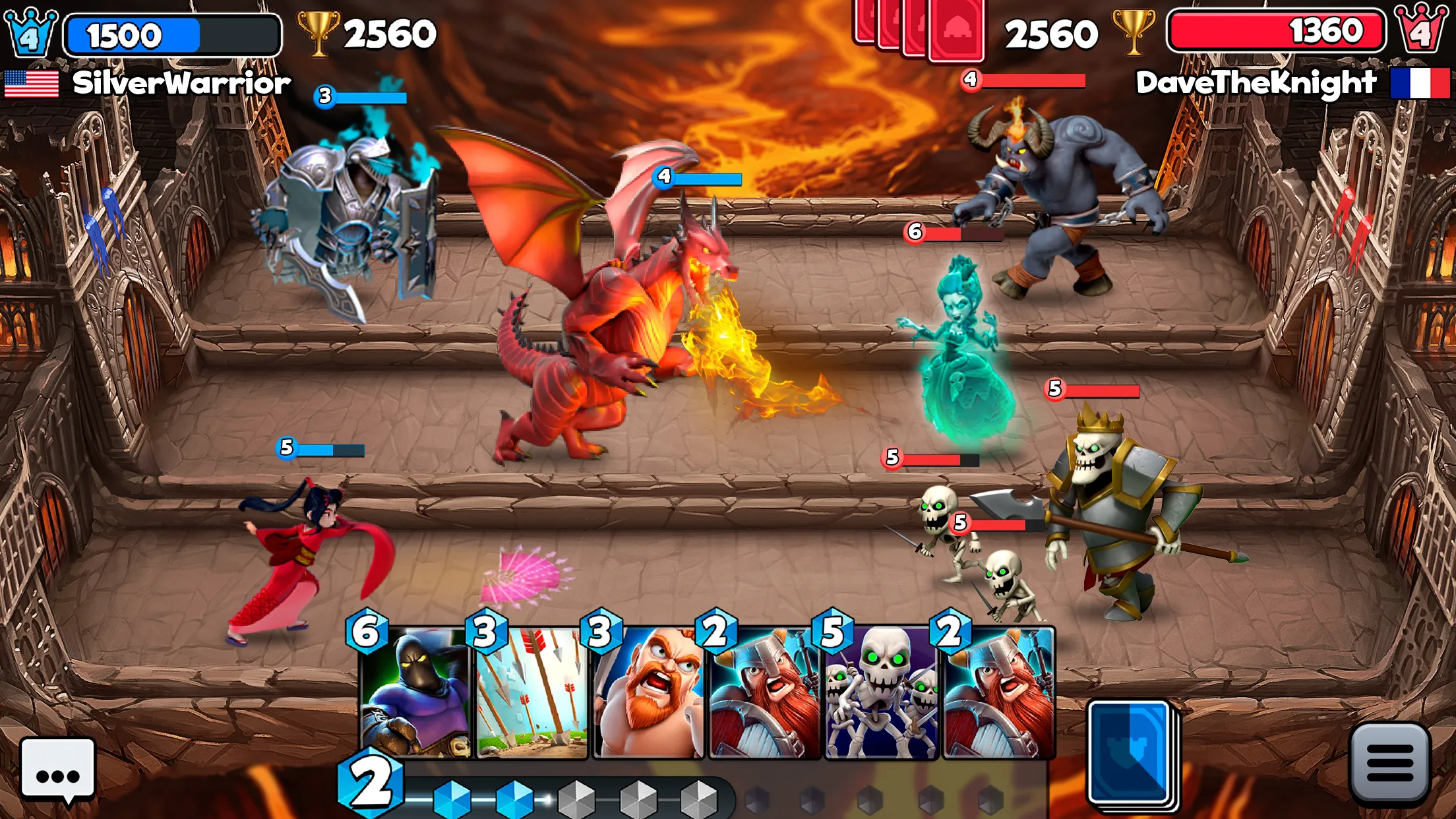1456x819 pixels.
Task: Click the player name SilverWarrior
Action: [x=181, y=82]
